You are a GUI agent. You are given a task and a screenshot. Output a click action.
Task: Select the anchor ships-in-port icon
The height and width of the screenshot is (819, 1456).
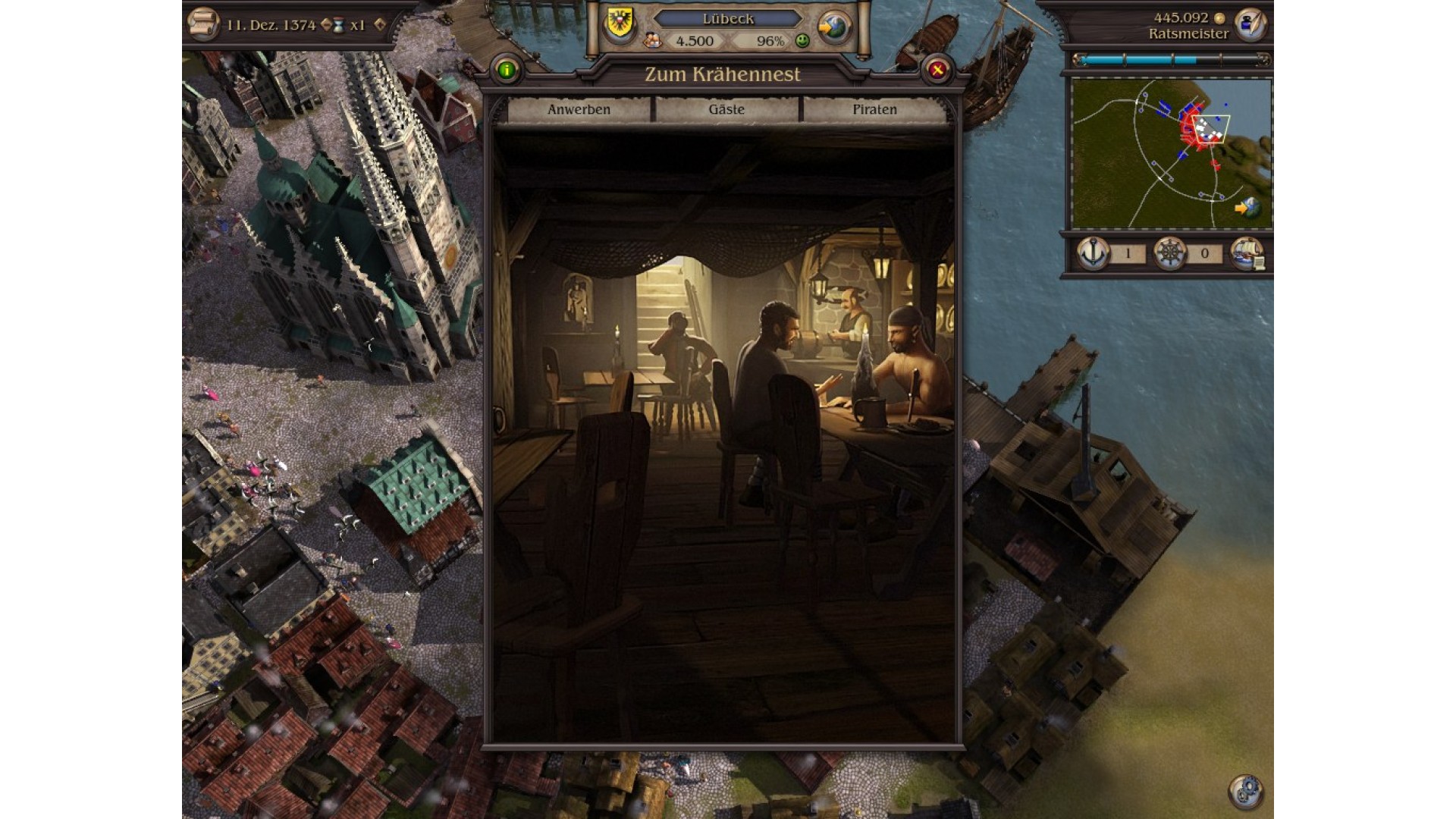[1093, 253]
